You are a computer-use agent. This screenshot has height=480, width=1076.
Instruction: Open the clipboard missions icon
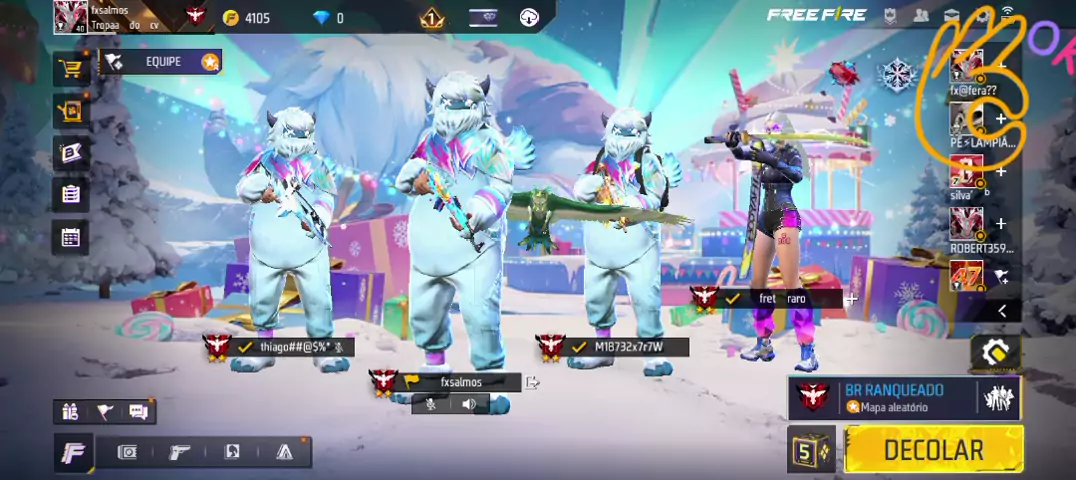point(70,194)
